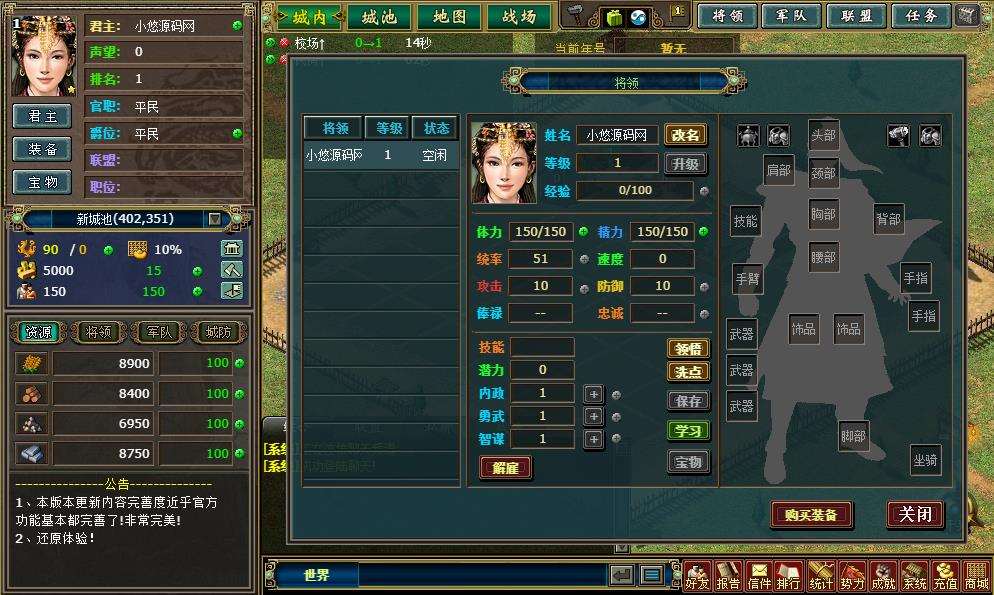Open the 新城池 city dropdown
Screen dimensions: 994x595
click(214, 219)
